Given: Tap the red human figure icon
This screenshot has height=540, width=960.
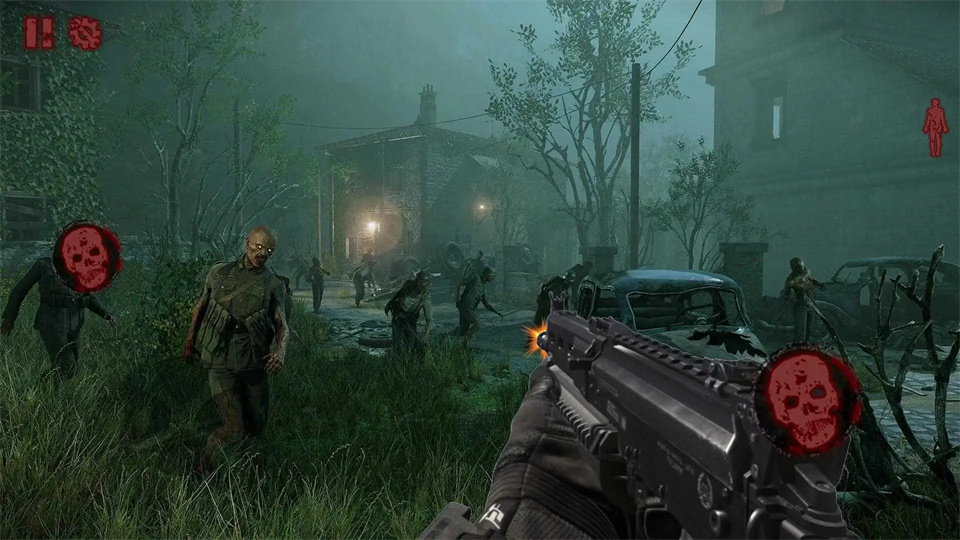Looking at the screenshot, I should 935,127.
